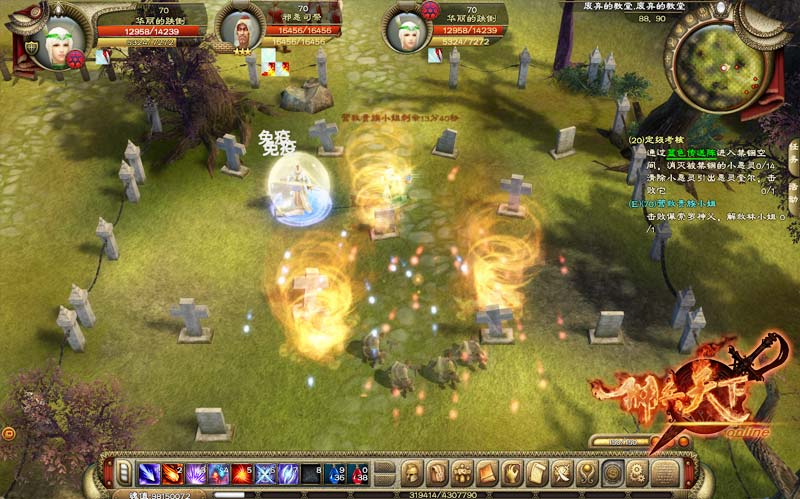Use the fiery skill numbered 2
Image resolution: width=800 pixels, height=499 pixels.
click(172, 473)
